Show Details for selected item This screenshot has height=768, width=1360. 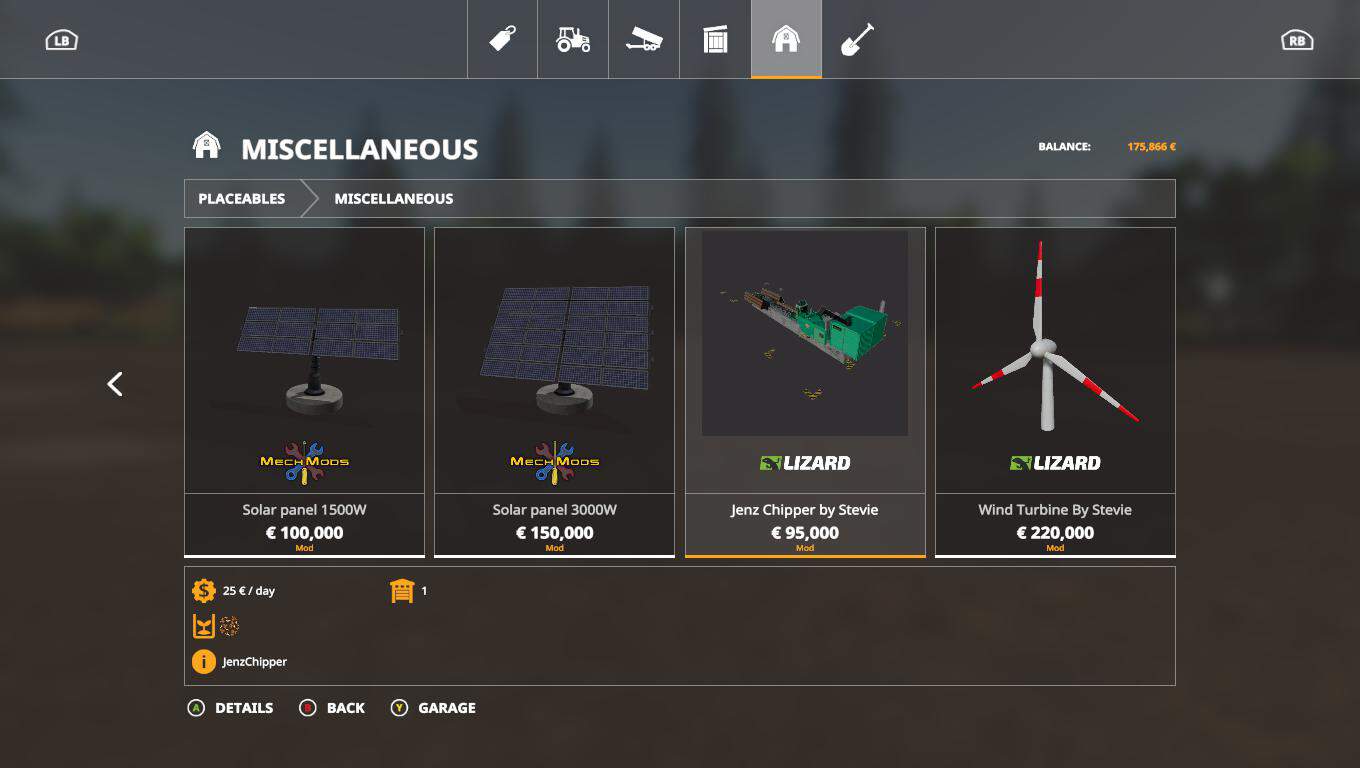pos(231,708)
